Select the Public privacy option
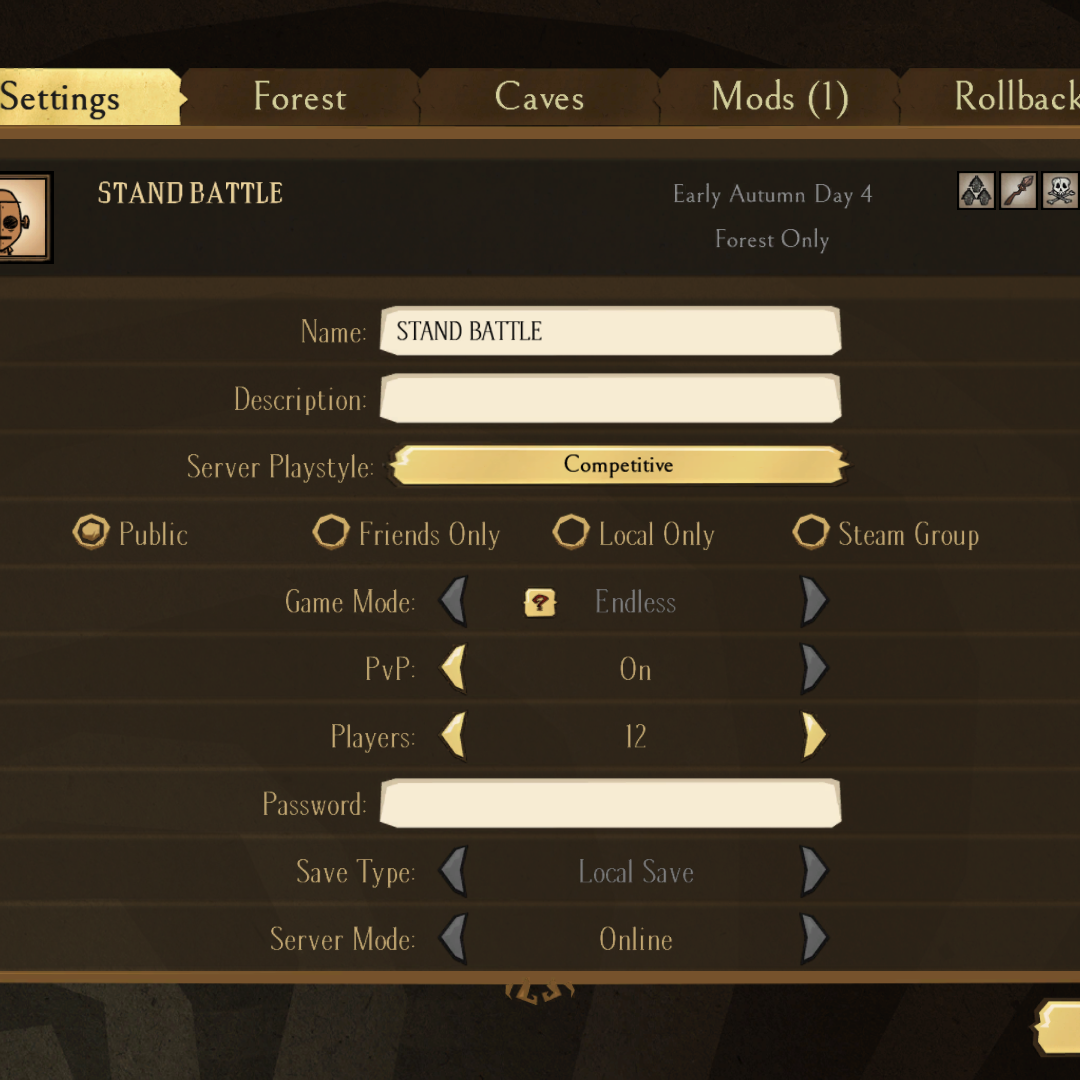Viewport: 1080px width, 1080px height. tap(91, 533)
